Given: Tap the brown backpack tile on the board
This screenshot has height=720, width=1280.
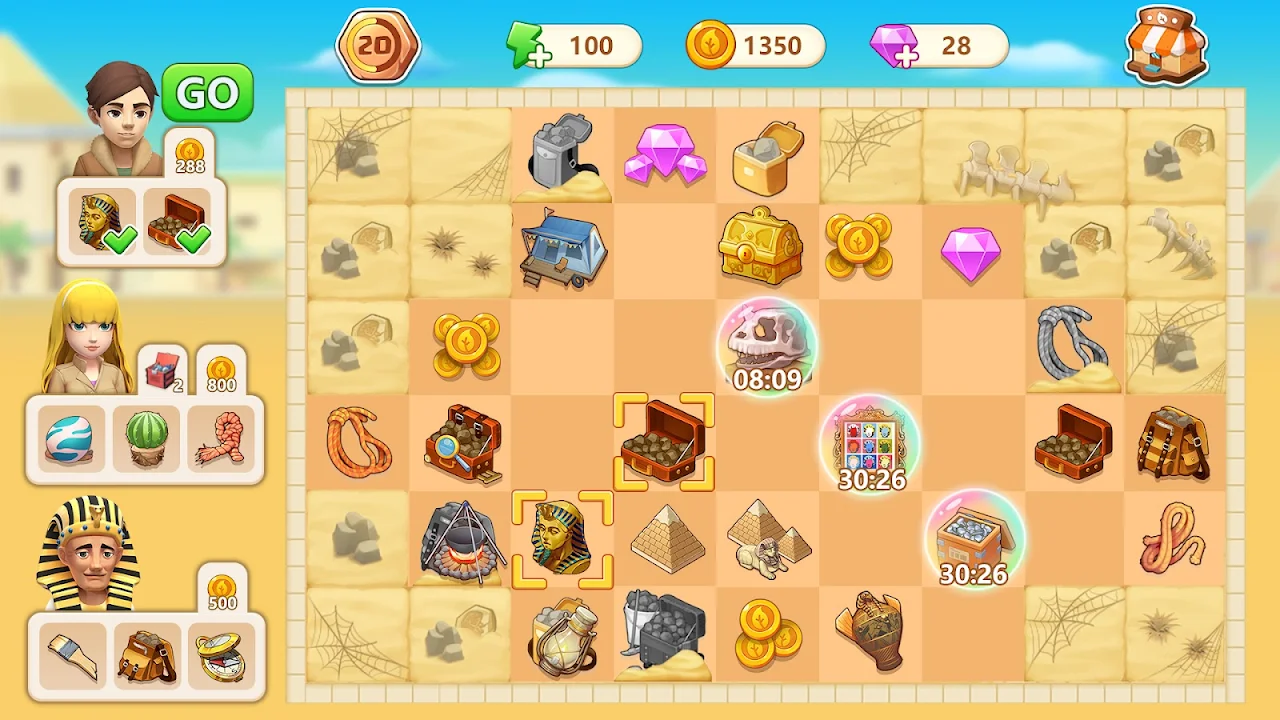Looking at the screenshot, I should 1172,442.
